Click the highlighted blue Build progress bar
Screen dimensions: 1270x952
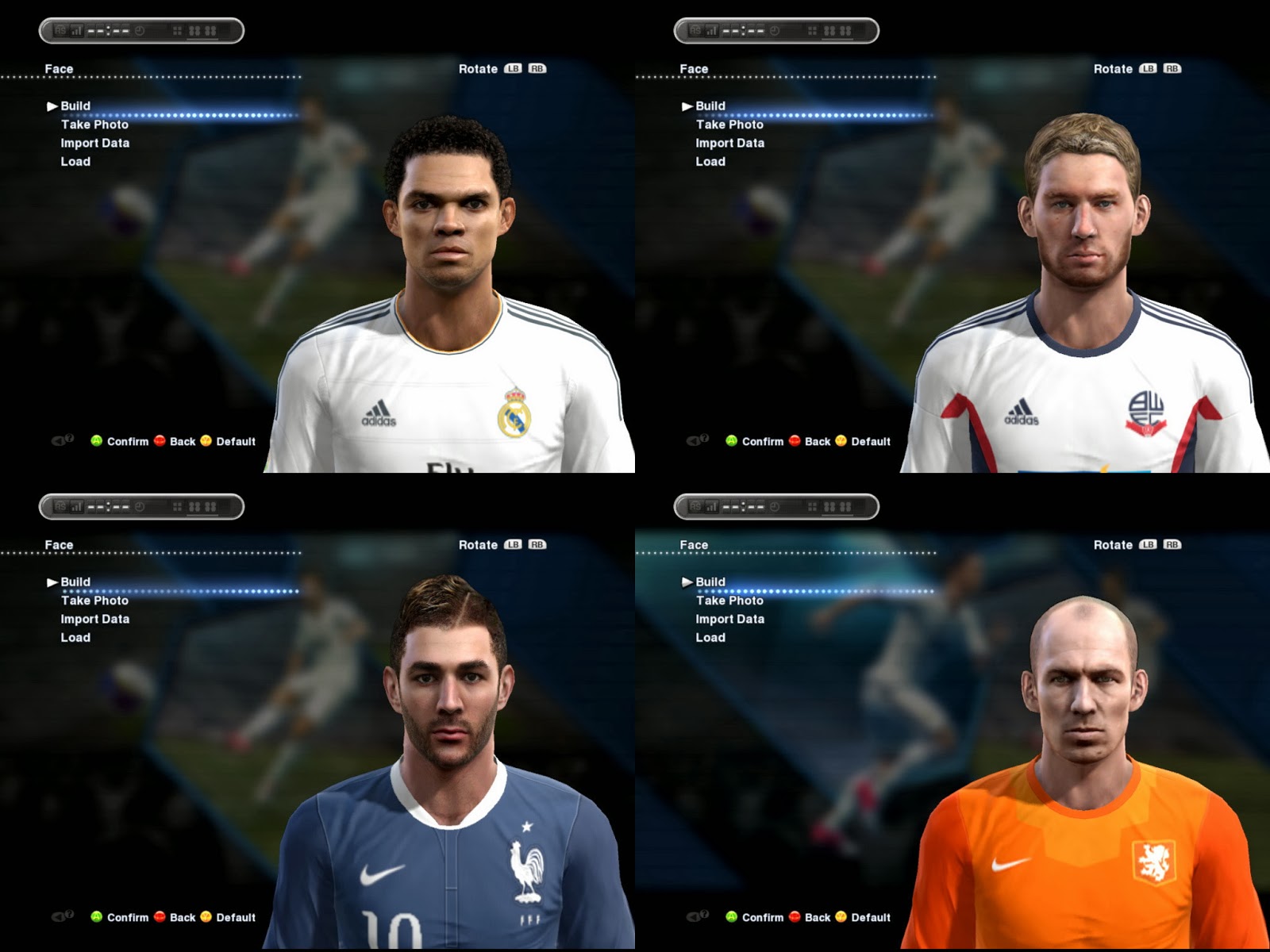pos(183,114)
